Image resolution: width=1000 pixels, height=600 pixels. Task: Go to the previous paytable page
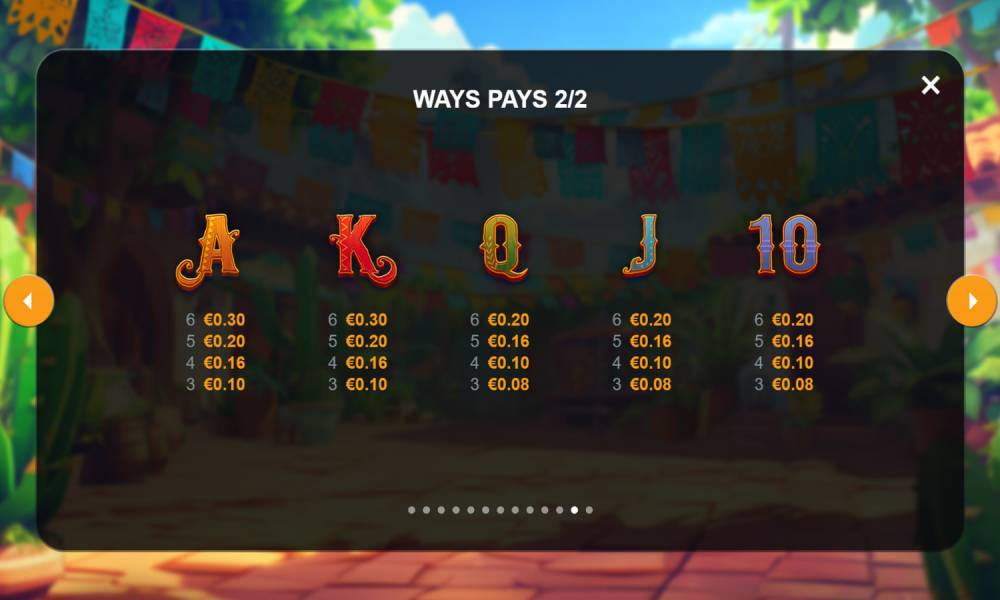pos(29,301)
